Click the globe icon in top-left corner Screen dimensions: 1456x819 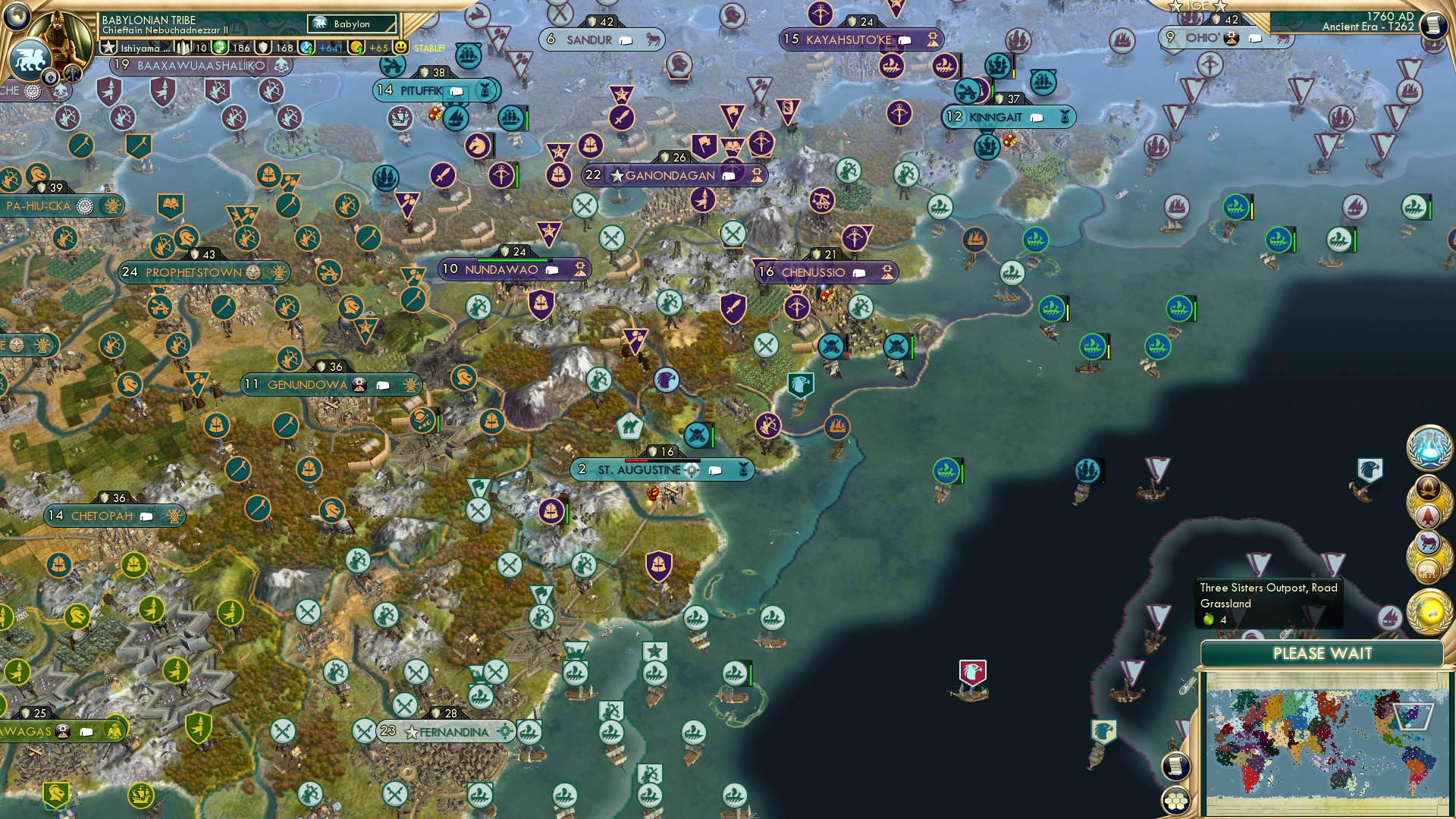(15, 17)
